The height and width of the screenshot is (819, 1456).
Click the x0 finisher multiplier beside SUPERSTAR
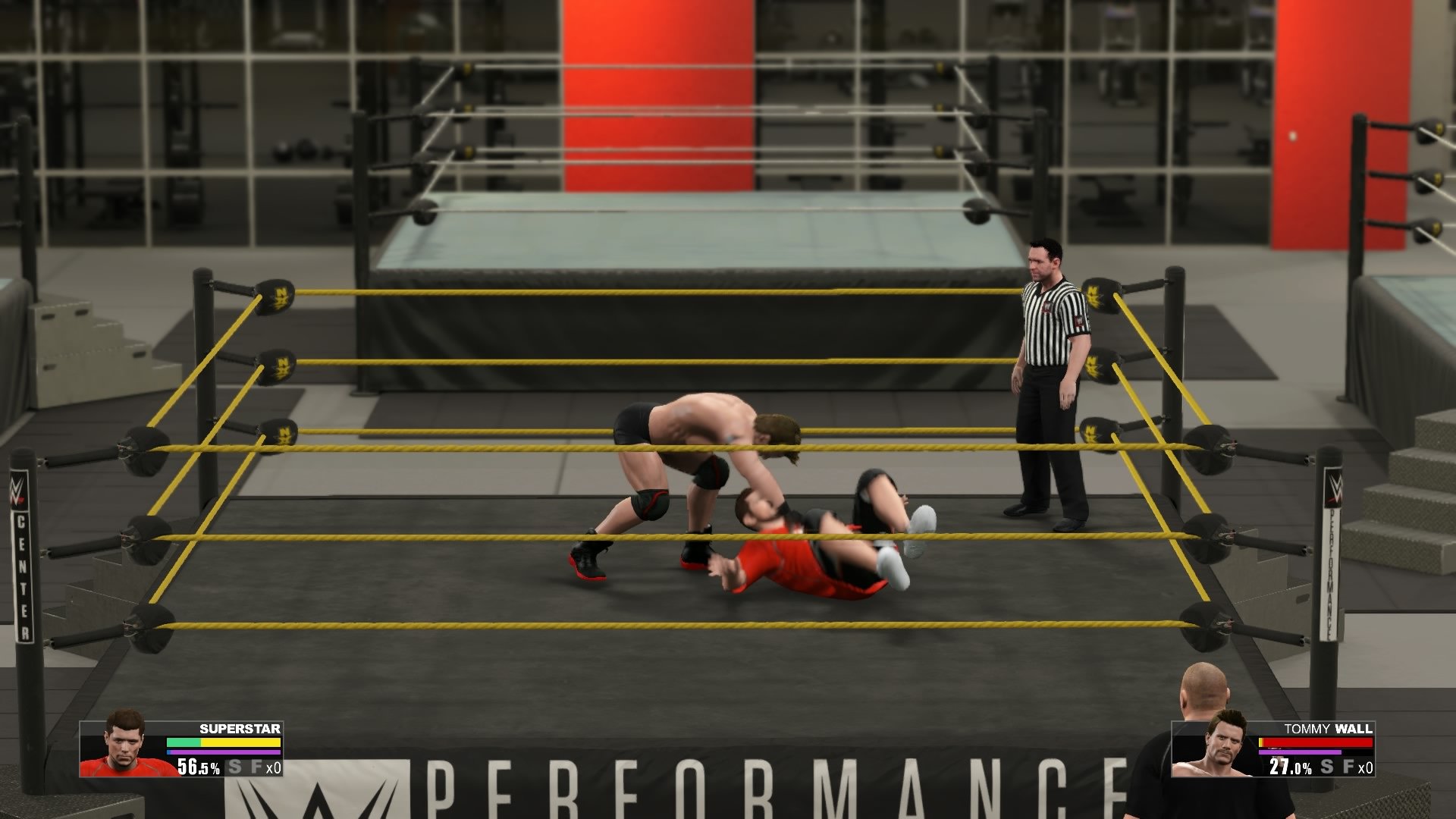[273, 768]
